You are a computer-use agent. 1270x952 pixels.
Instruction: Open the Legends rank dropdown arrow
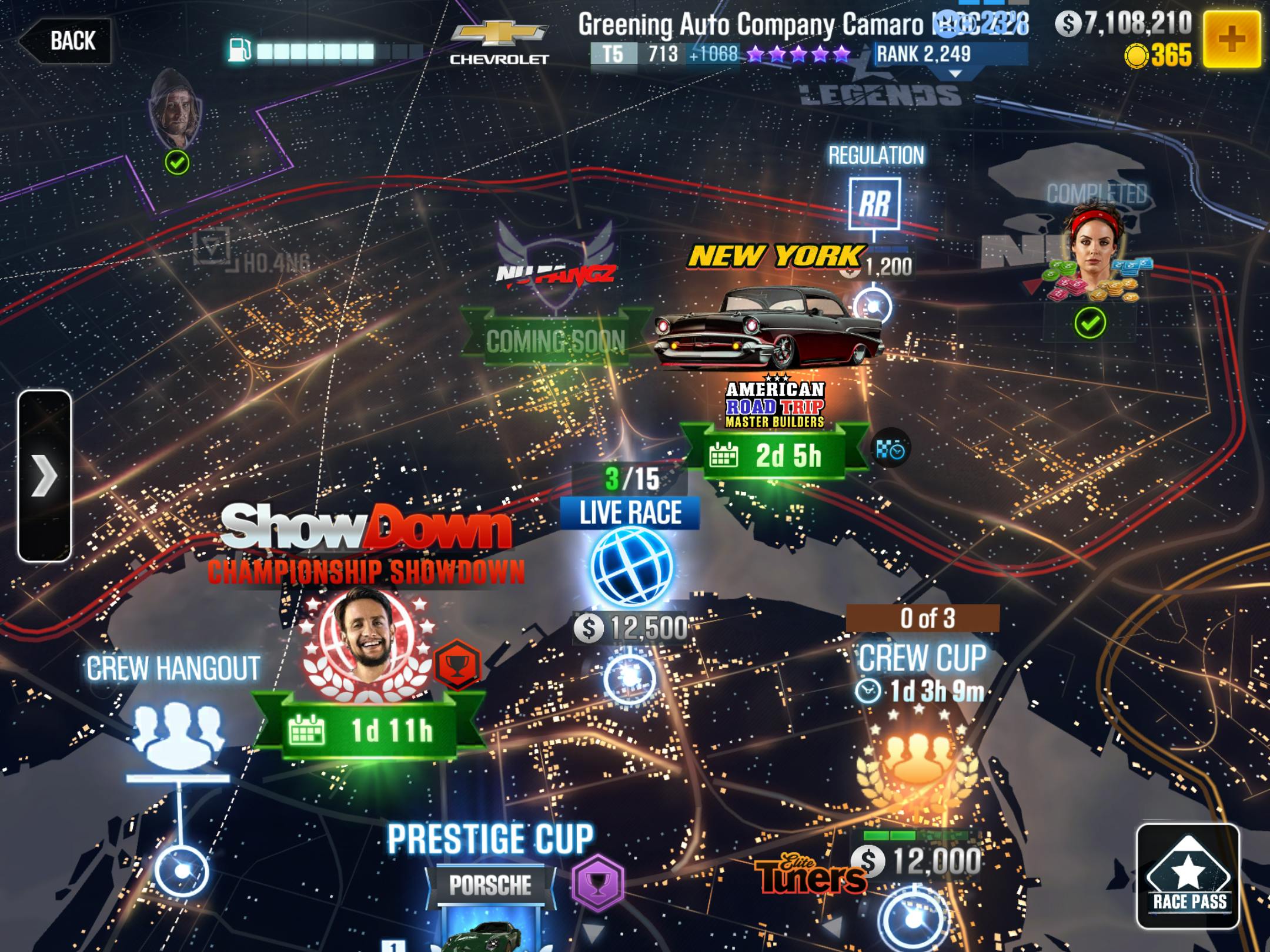click(955, 75)
